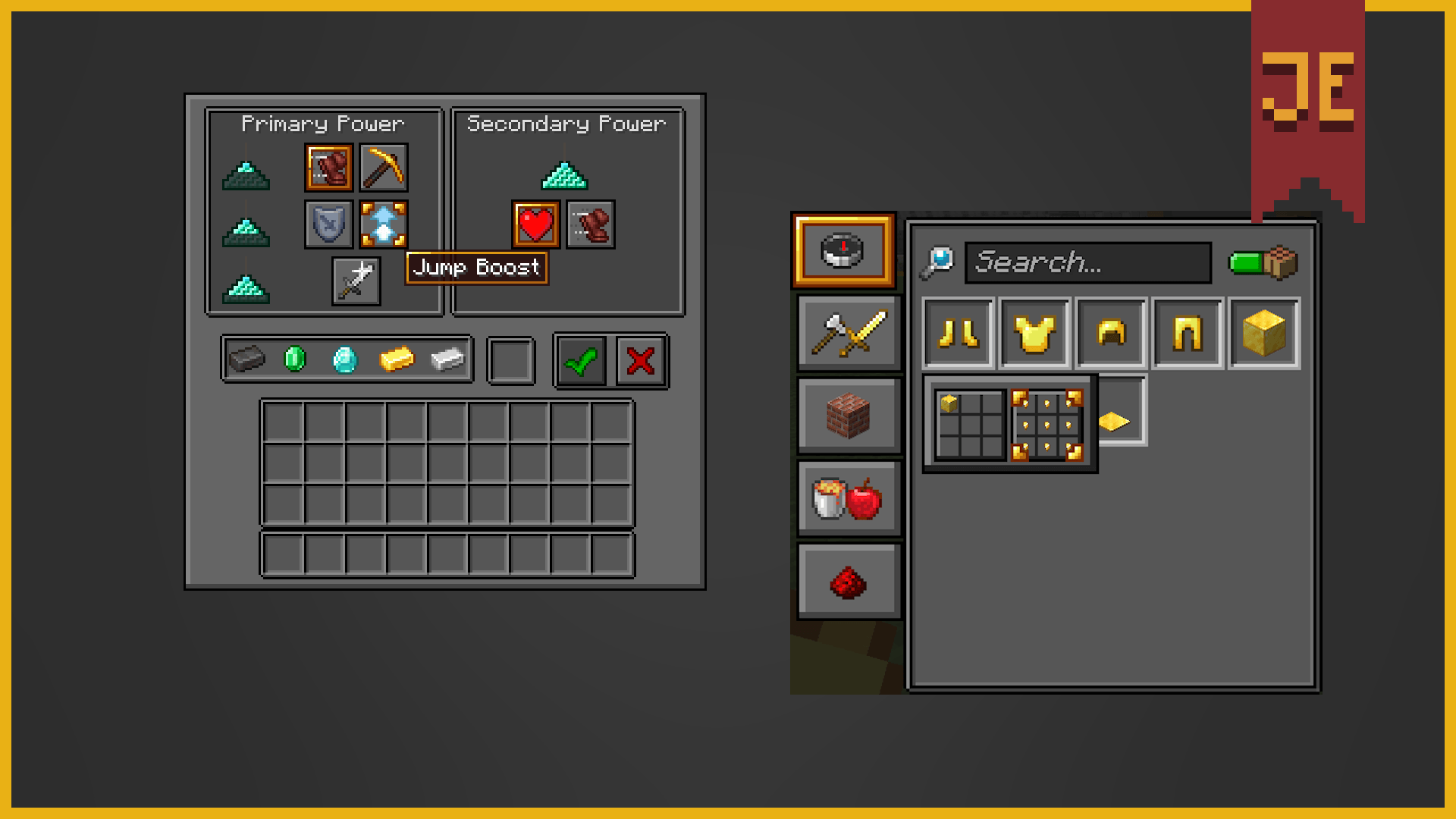Select the golden boots item
Screen dimensions: 1456x819
958,334
